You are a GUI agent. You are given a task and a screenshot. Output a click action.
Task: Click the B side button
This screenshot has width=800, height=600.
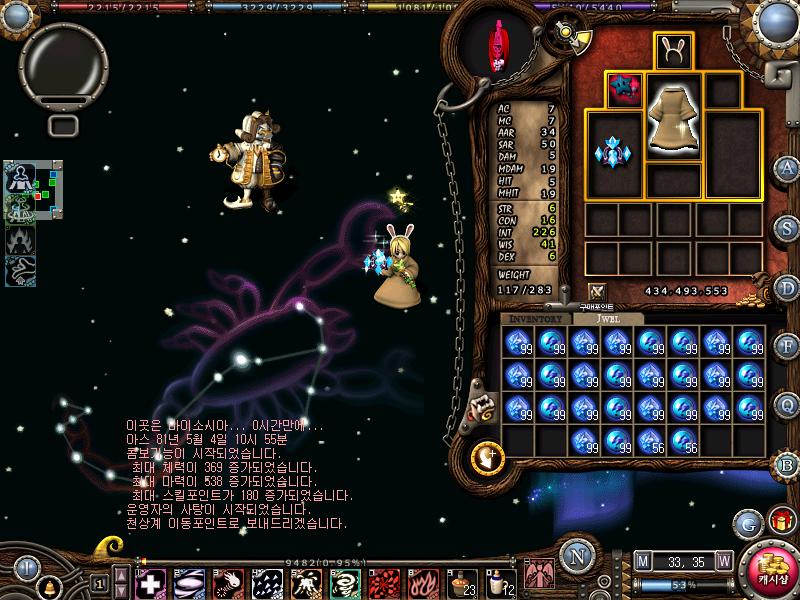pyautogui.click(x=788, y=463)
